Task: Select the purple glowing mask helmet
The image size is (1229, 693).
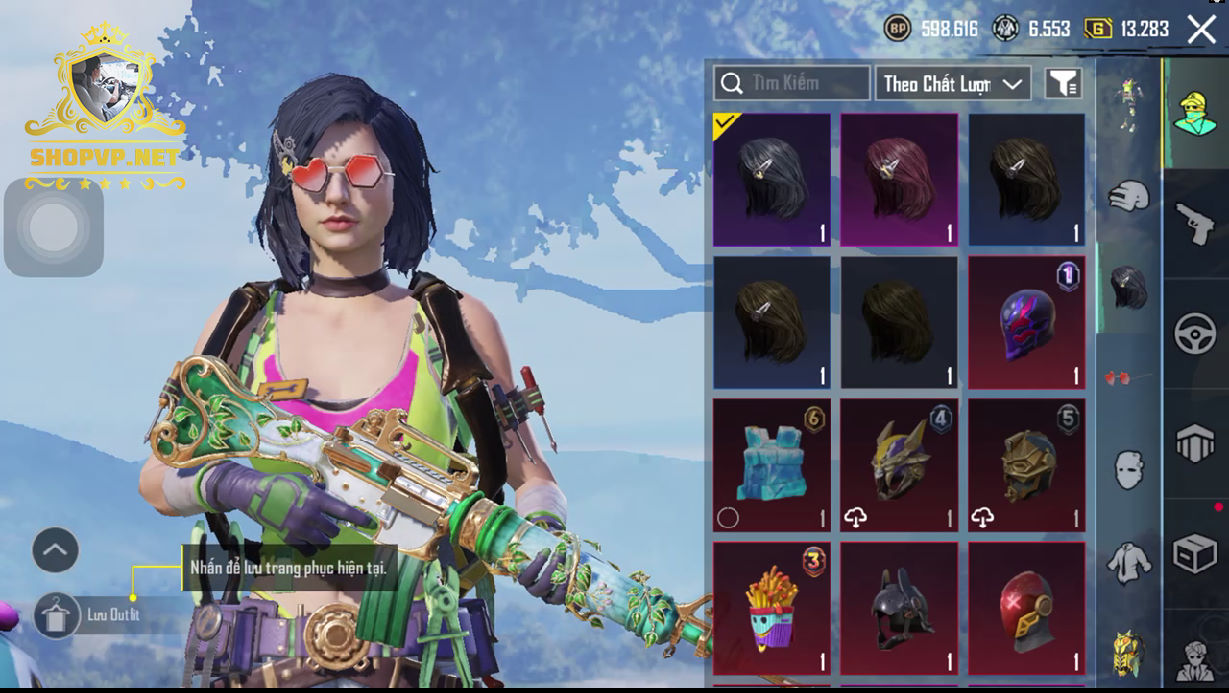Action: click(1026, 322)
